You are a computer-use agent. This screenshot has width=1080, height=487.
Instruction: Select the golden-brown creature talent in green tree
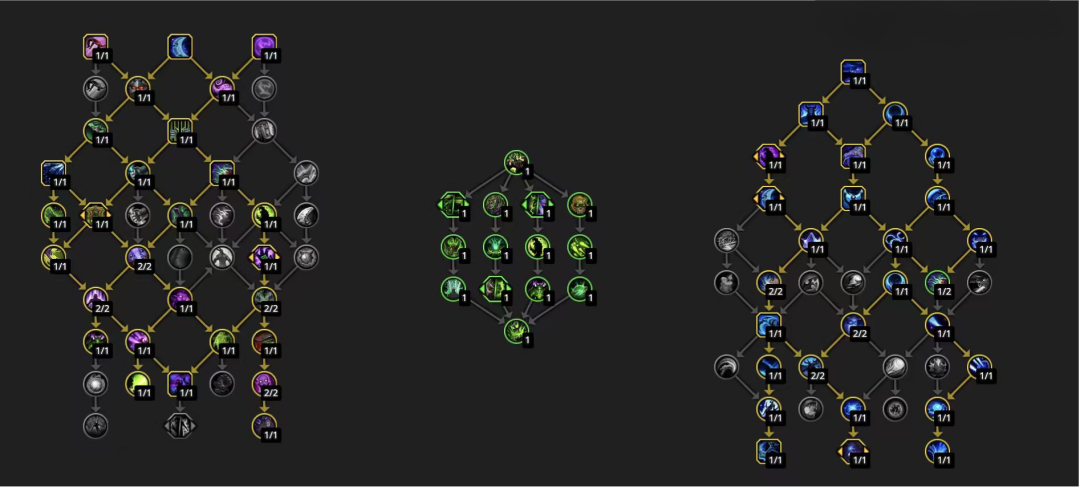pyautogui.click(x=579, y=205)
